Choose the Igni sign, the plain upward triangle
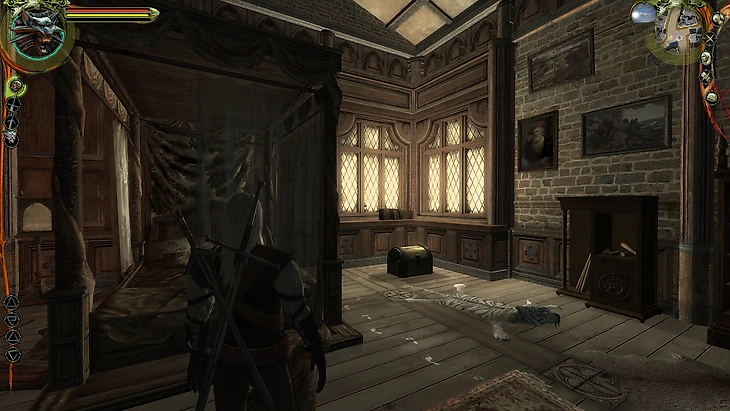The width and height of the screenshot is (730, 411). point(12,337)
